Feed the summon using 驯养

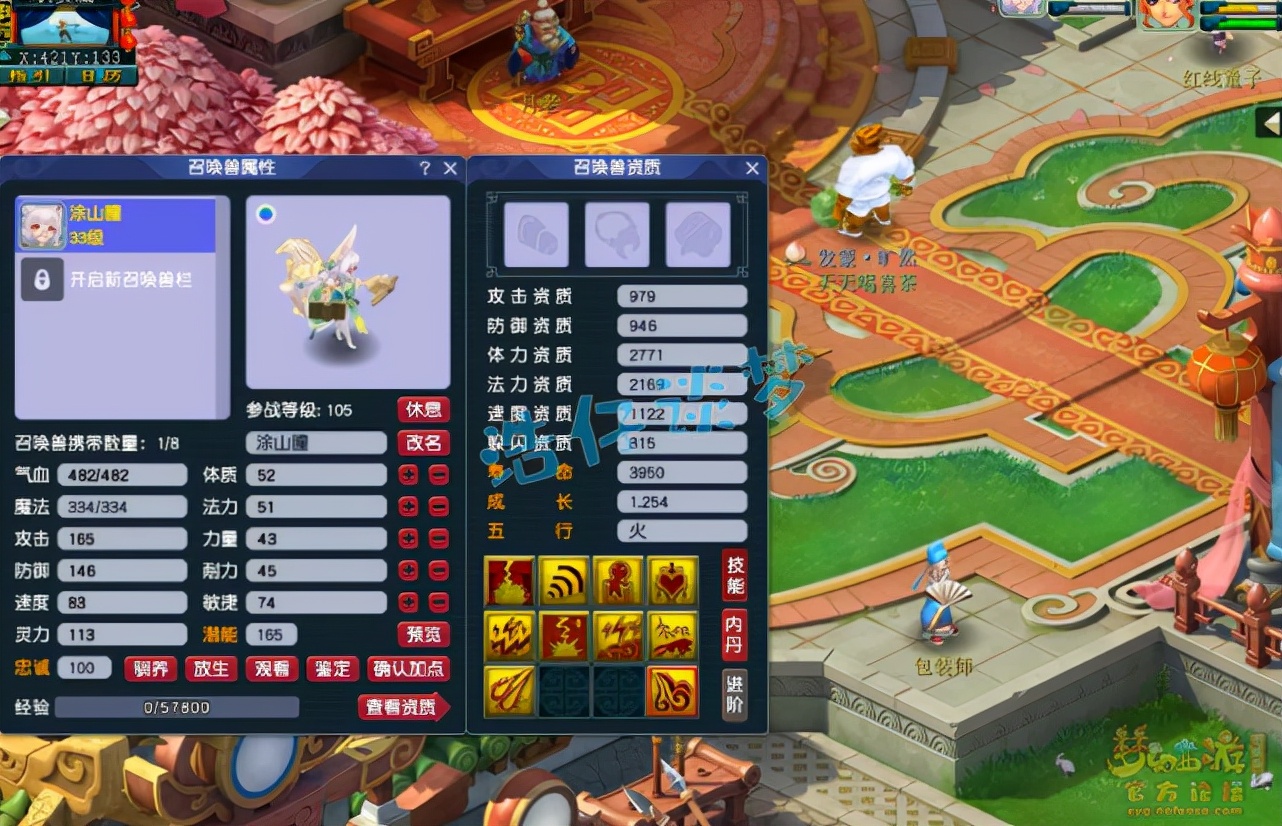pos(150,669)
